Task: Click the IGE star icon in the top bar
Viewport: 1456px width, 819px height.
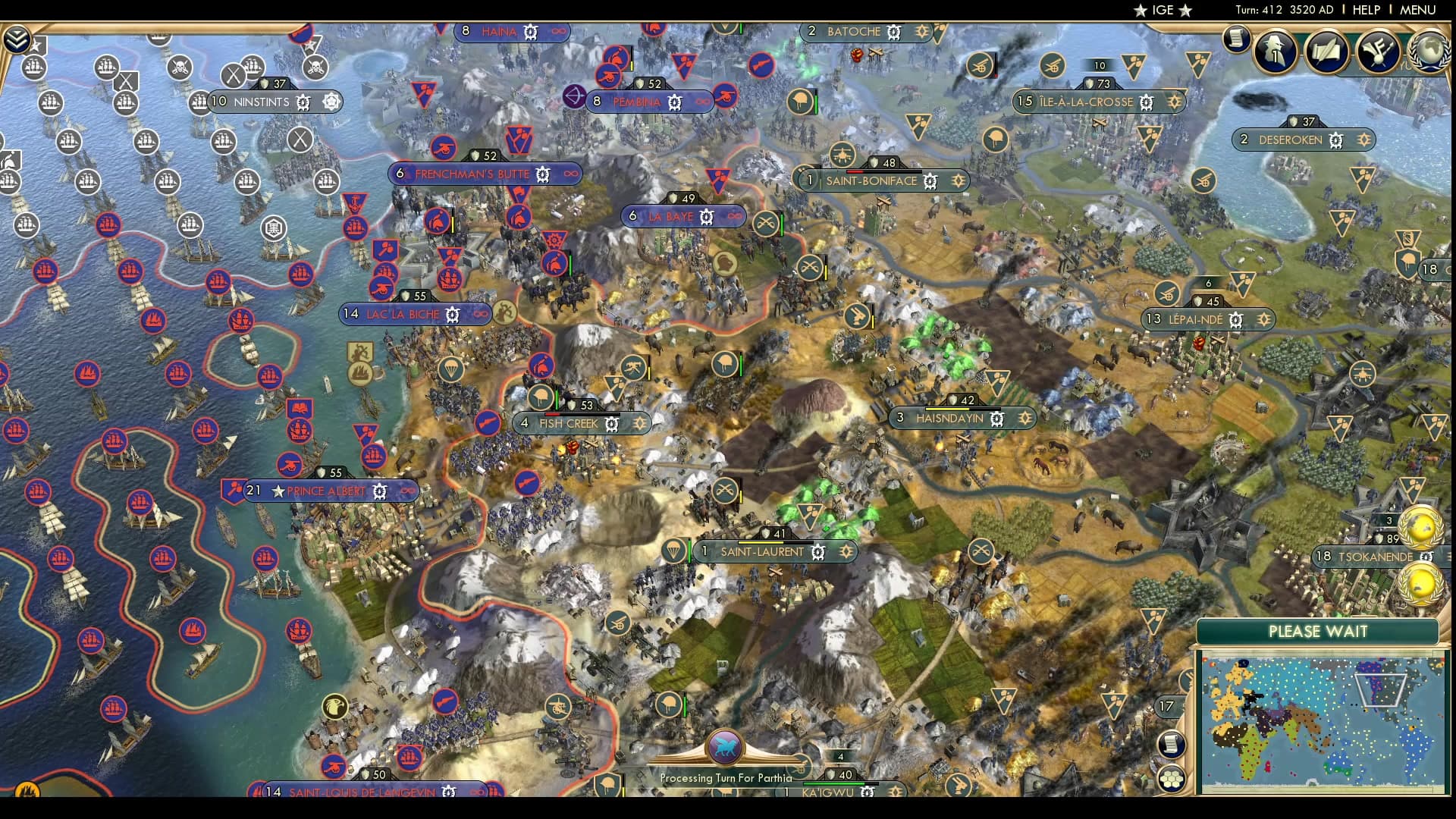Action: pyautogui.click(x=1142, y=11)
